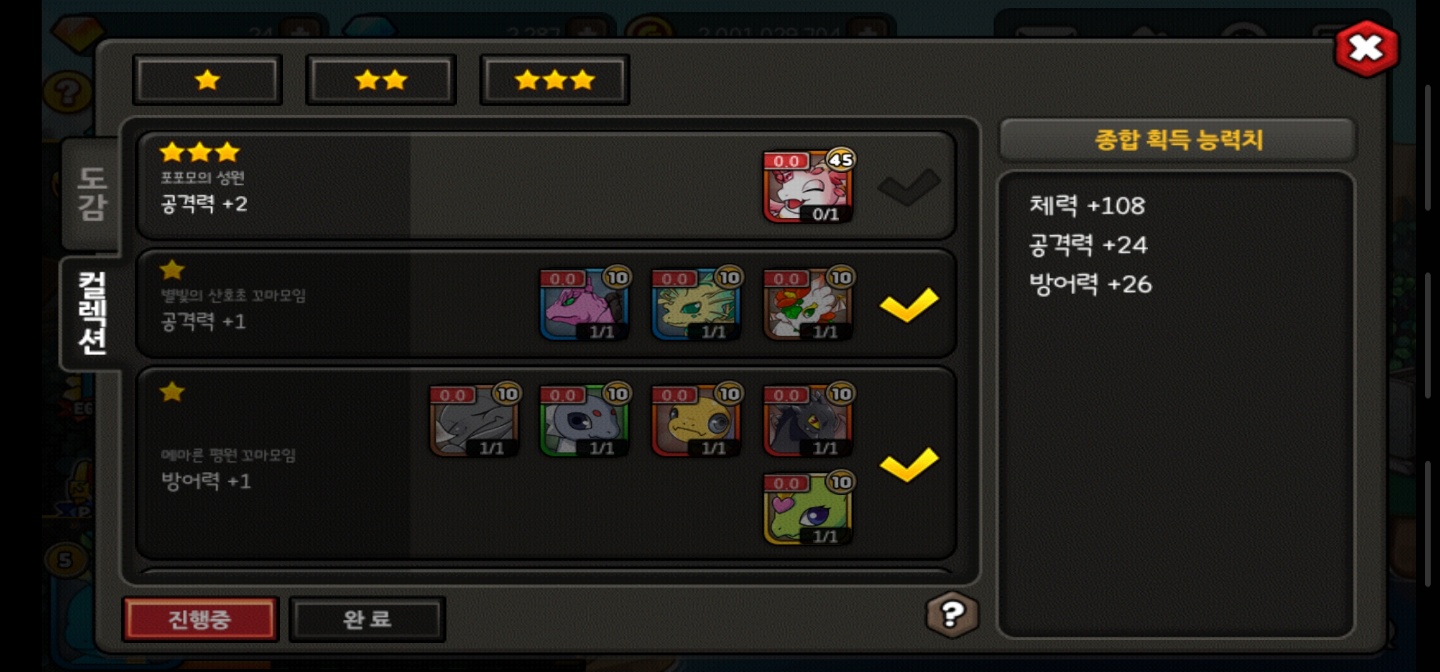
Task: Show 완료 completed collections
Action: point(367,619)
